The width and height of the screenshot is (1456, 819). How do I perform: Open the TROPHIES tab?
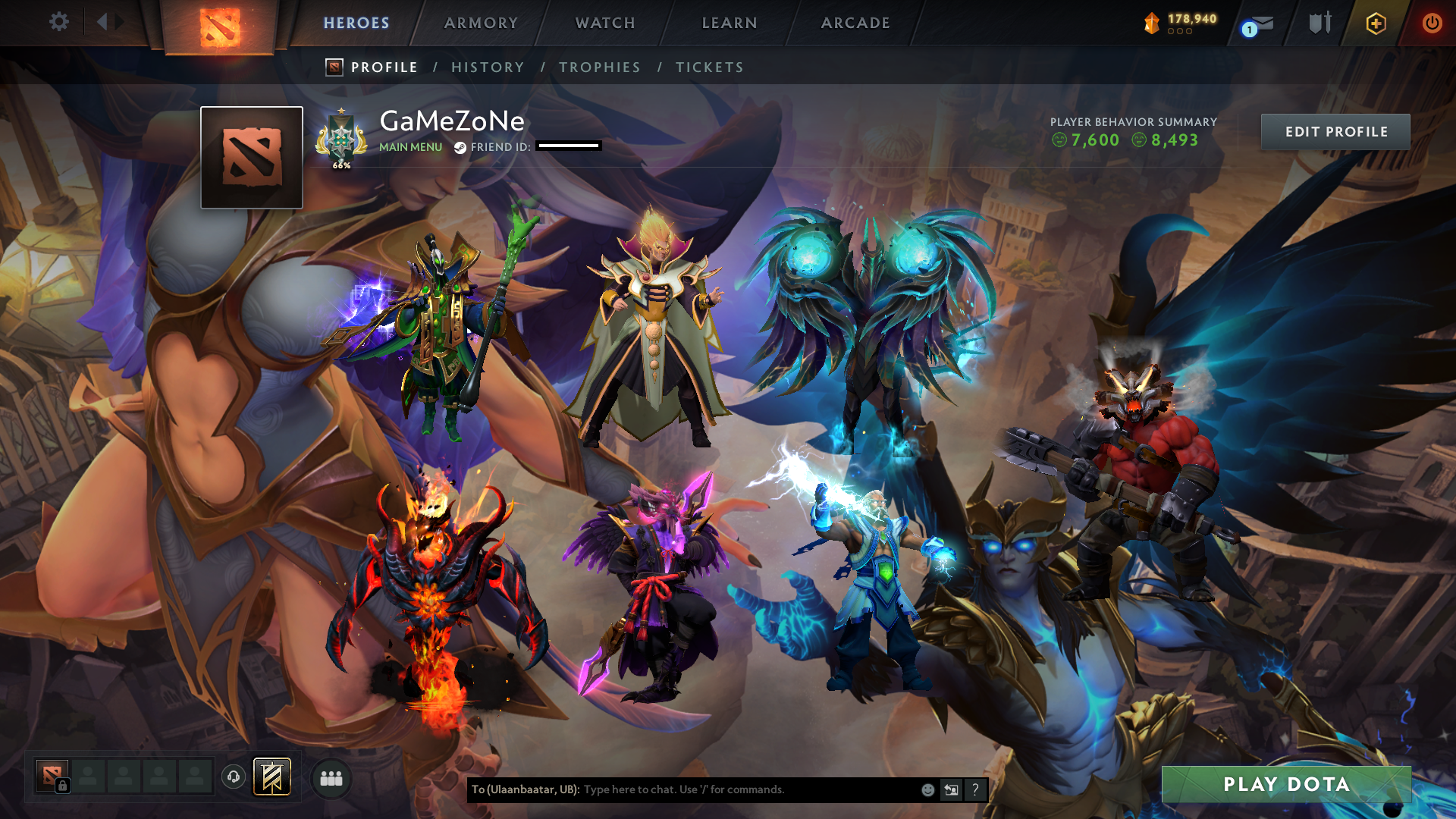pos(599,67)
